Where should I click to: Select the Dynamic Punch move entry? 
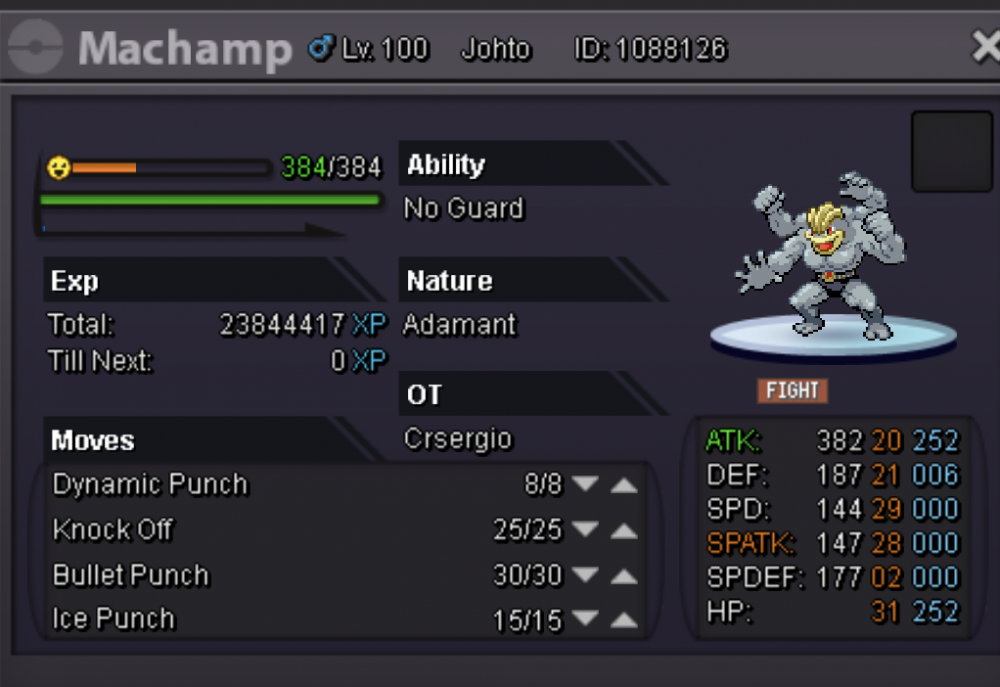pos(150,485)
